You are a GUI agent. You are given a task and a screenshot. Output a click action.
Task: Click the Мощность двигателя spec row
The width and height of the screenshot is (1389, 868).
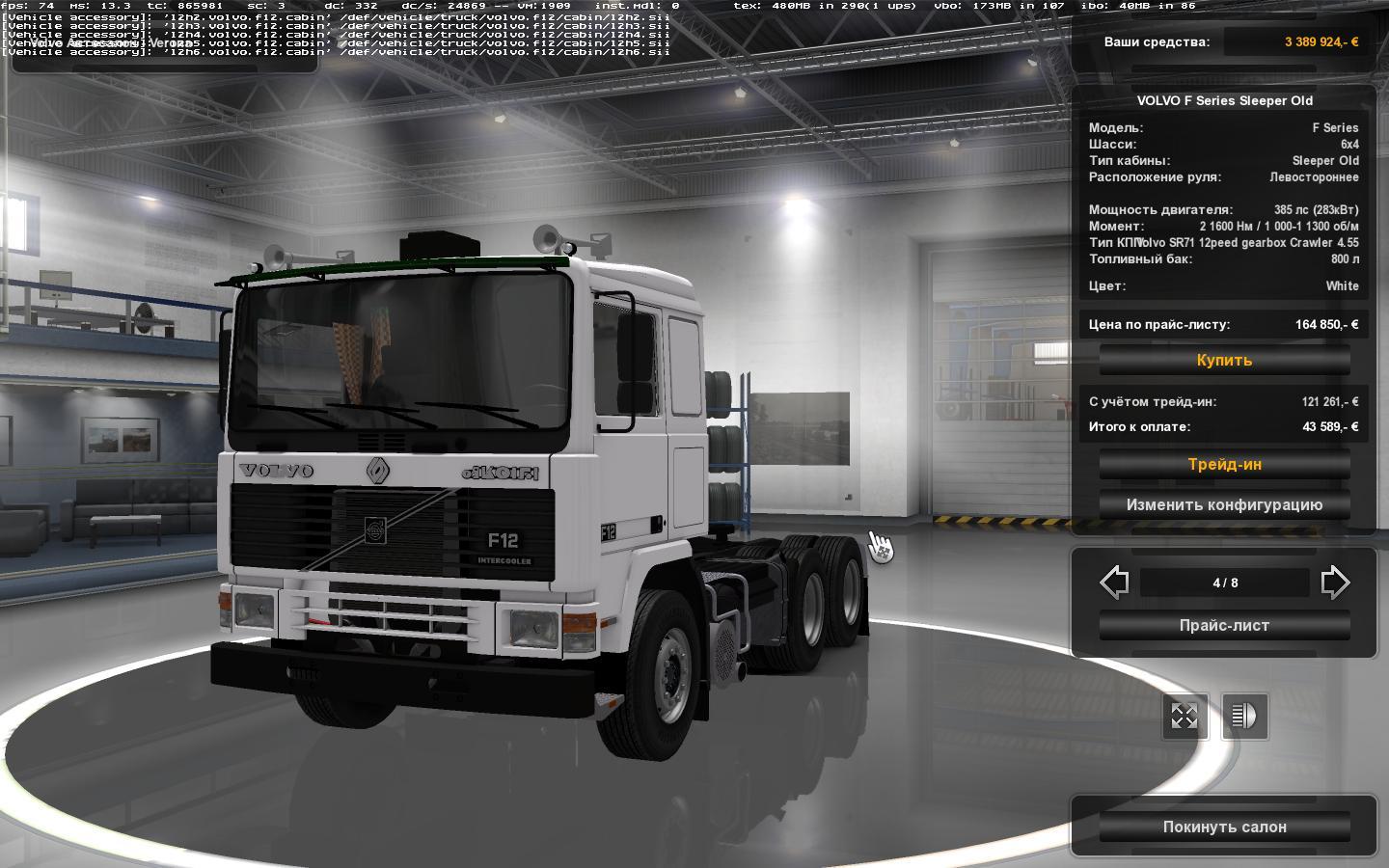[1223, 208]
